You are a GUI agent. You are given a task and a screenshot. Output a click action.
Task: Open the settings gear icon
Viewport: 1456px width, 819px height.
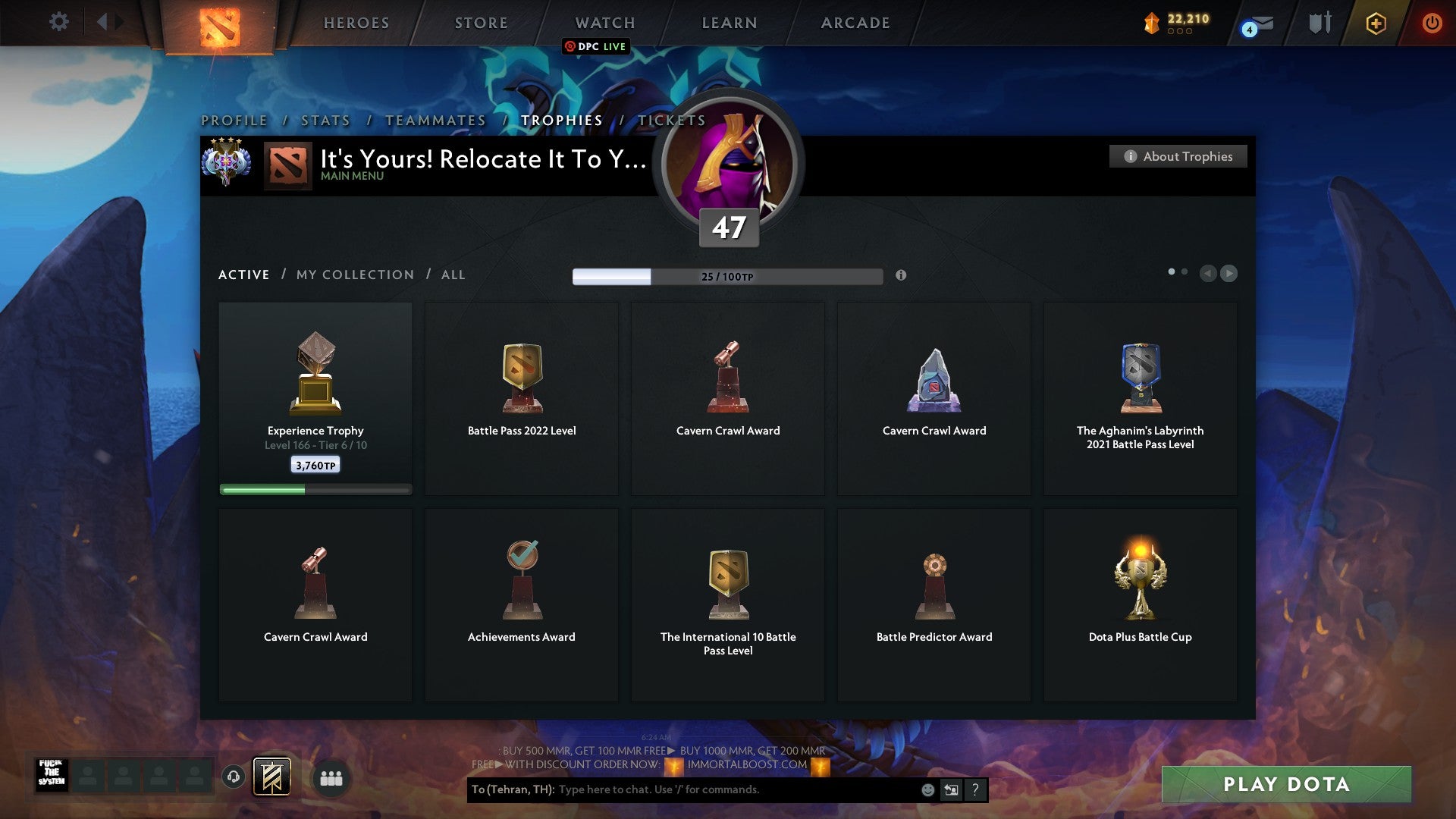point(58,21)
